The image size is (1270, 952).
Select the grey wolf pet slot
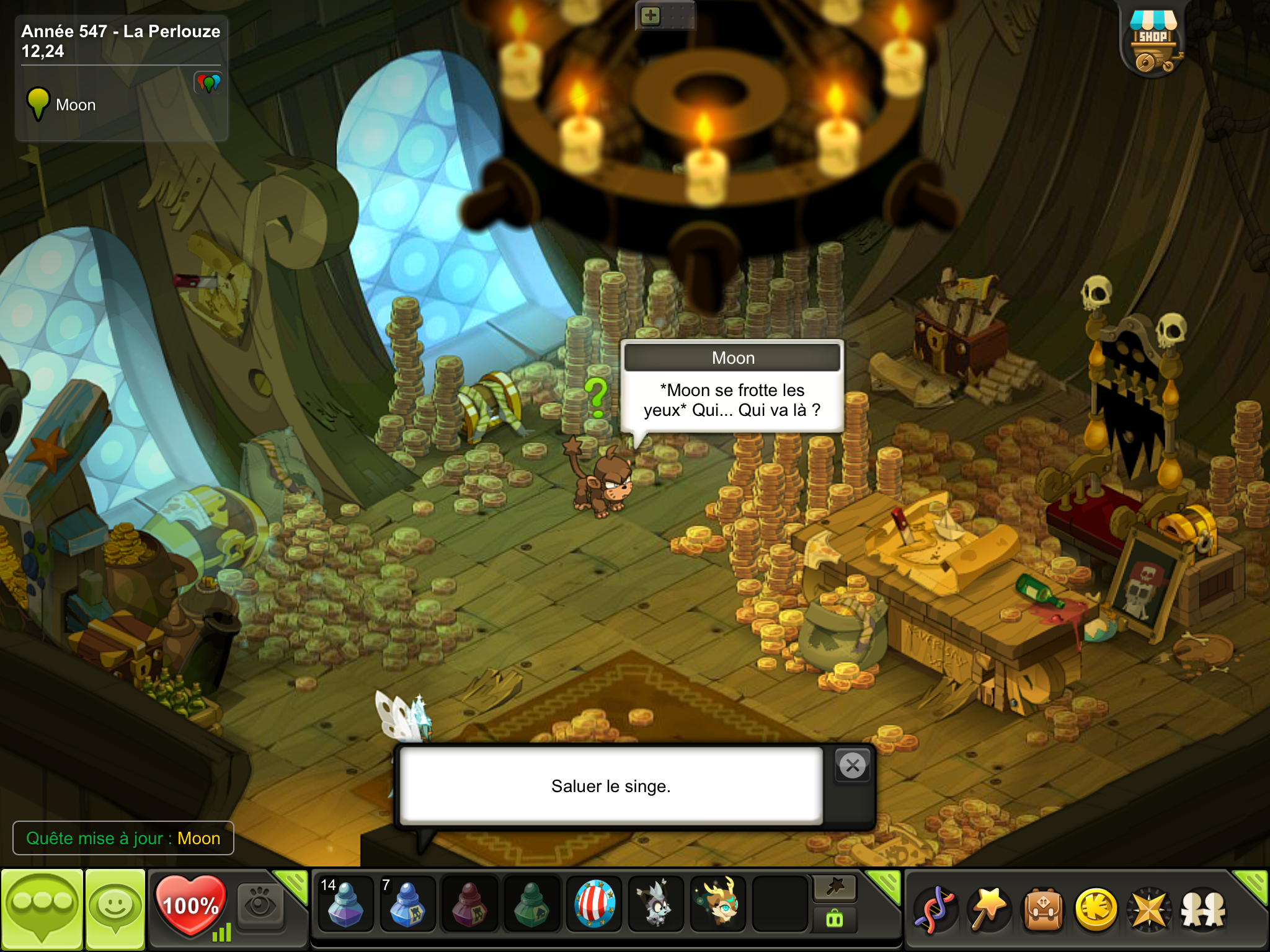click(x=656, y=905)
